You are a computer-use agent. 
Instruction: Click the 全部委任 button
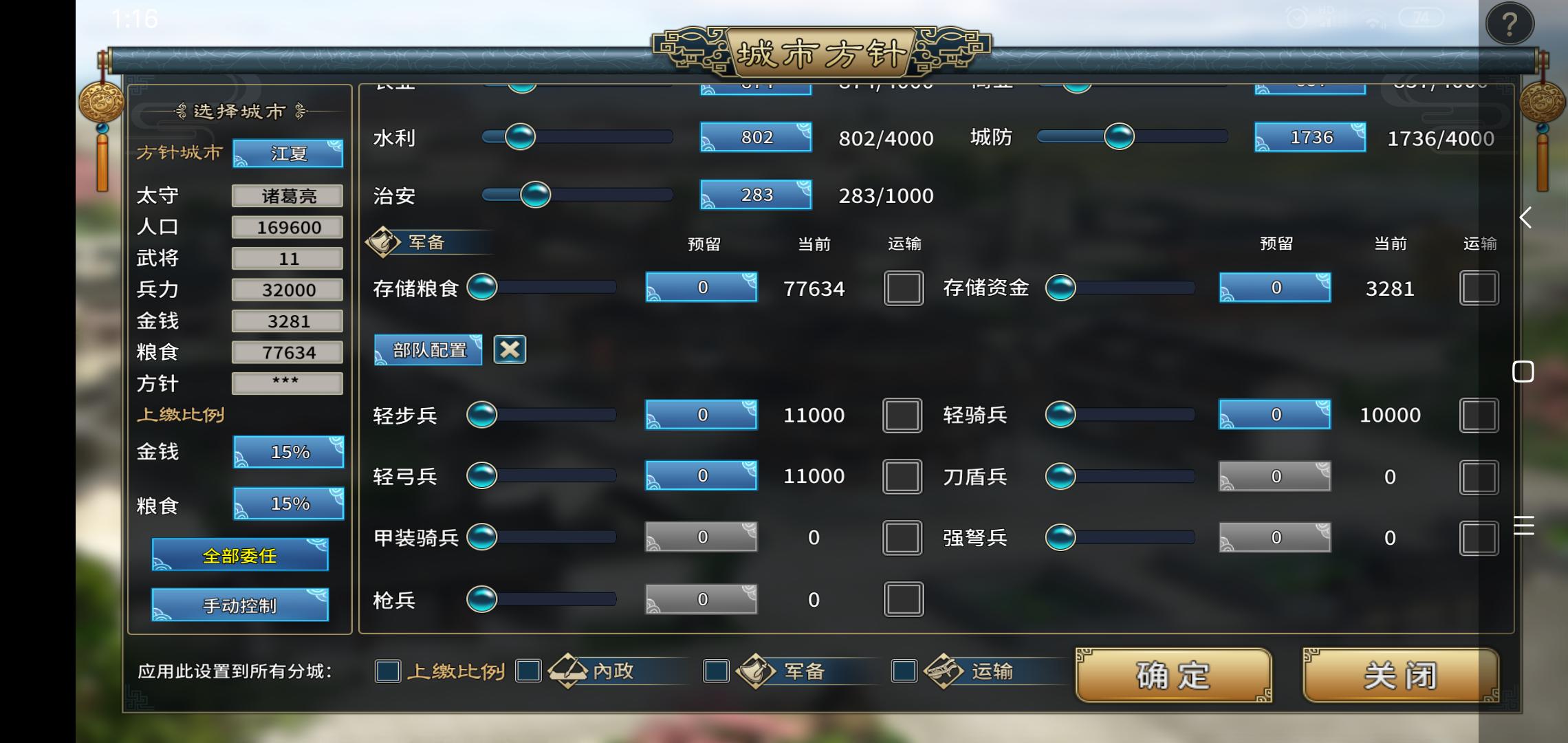coord(239,554)
